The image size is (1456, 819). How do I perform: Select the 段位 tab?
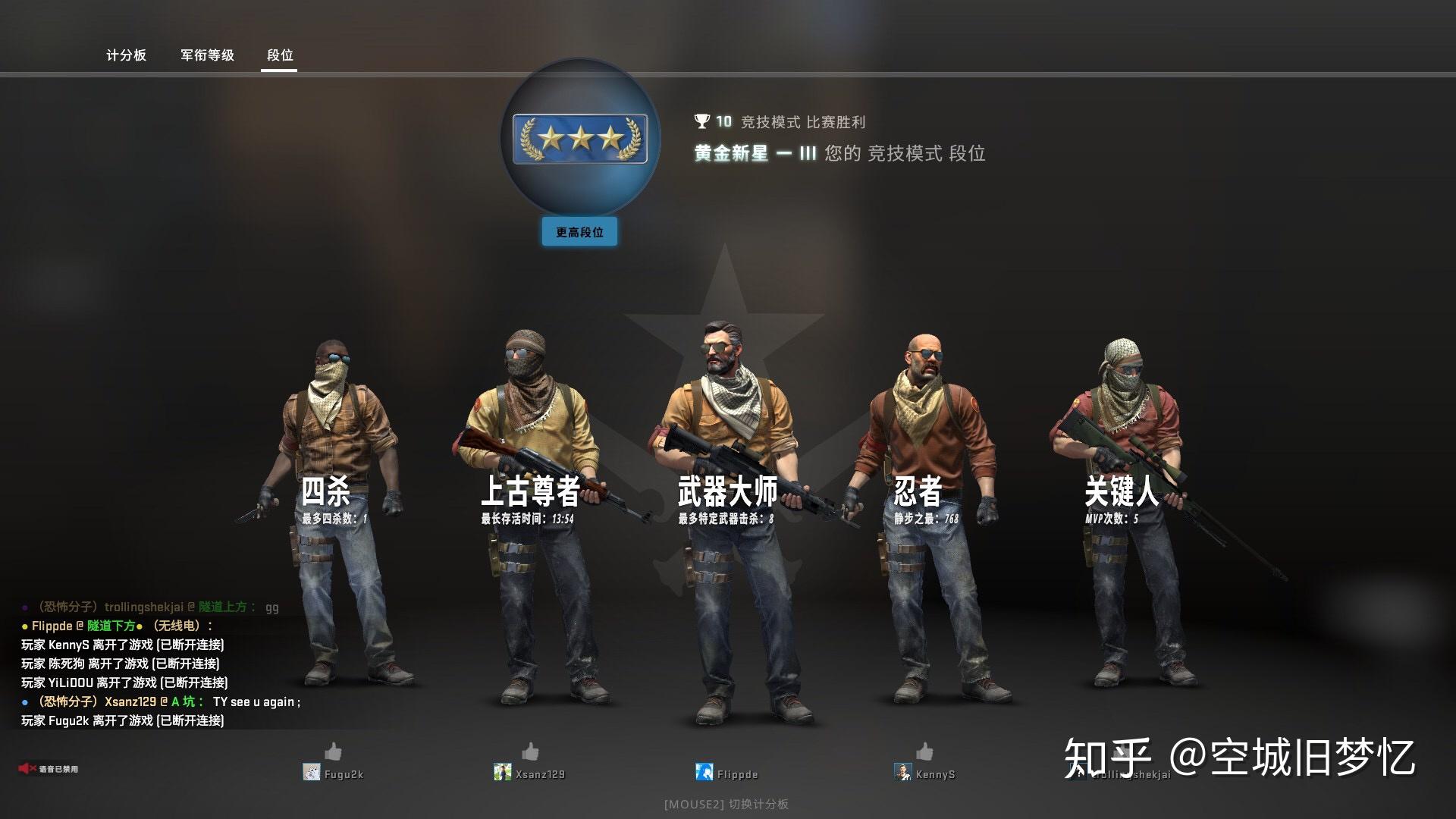pos(278,55)
